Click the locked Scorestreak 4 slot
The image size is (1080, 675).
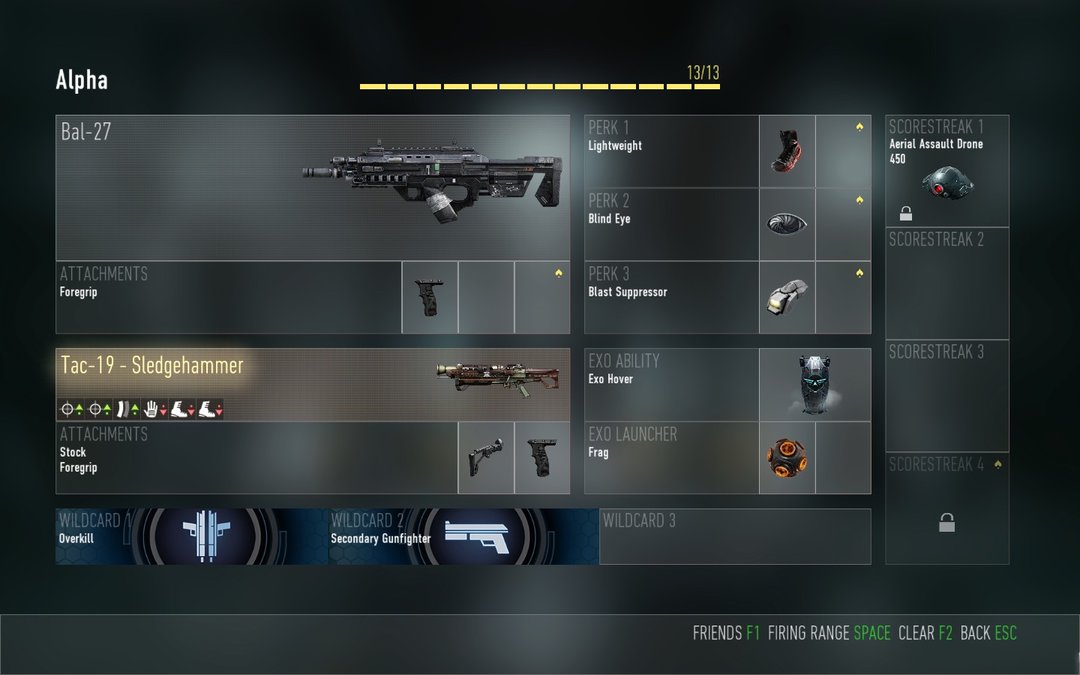pyautogui.click(x=947, y=508)
